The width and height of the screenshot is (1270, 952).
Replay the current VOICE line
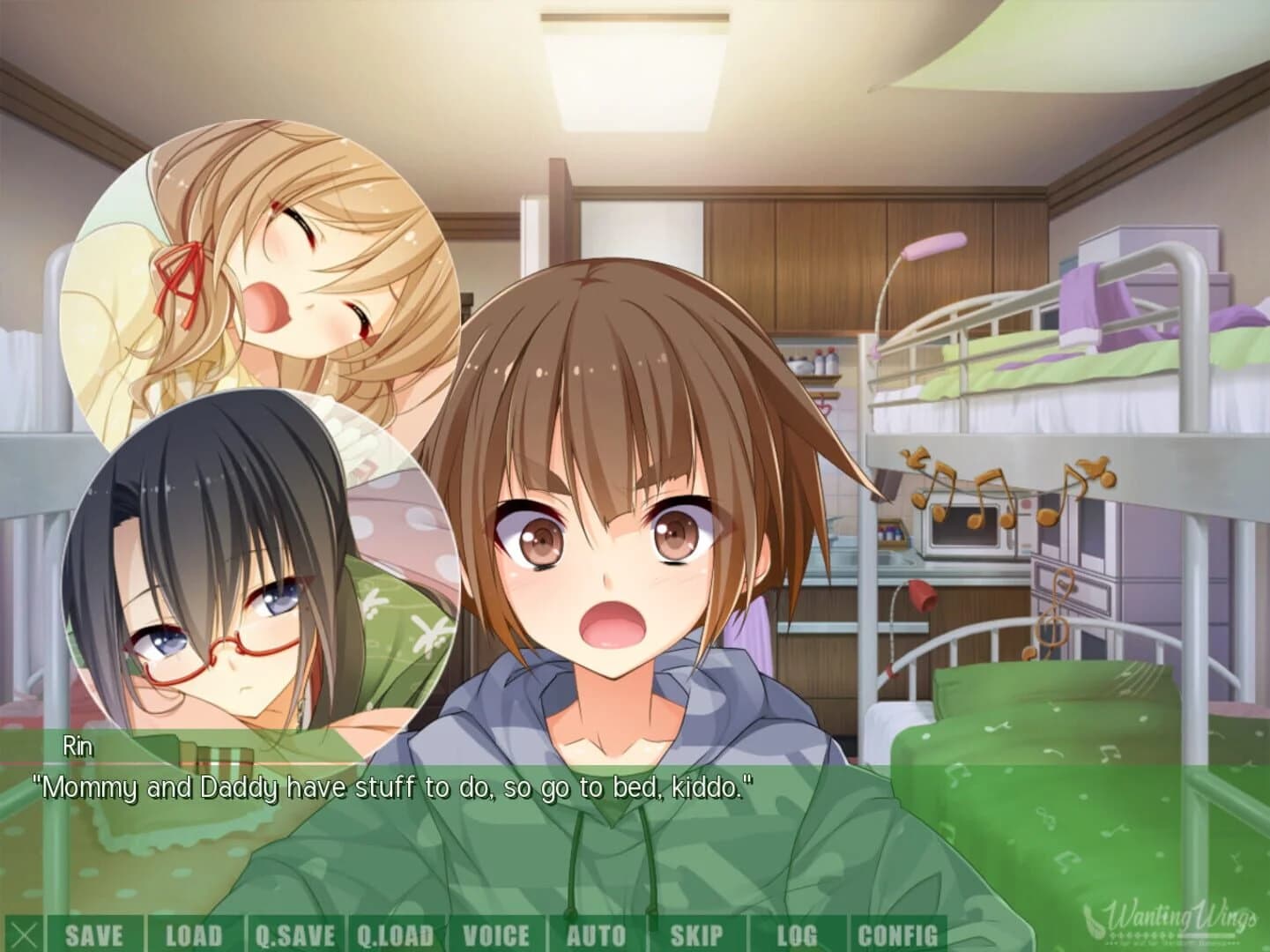click(x=498, y=933)
